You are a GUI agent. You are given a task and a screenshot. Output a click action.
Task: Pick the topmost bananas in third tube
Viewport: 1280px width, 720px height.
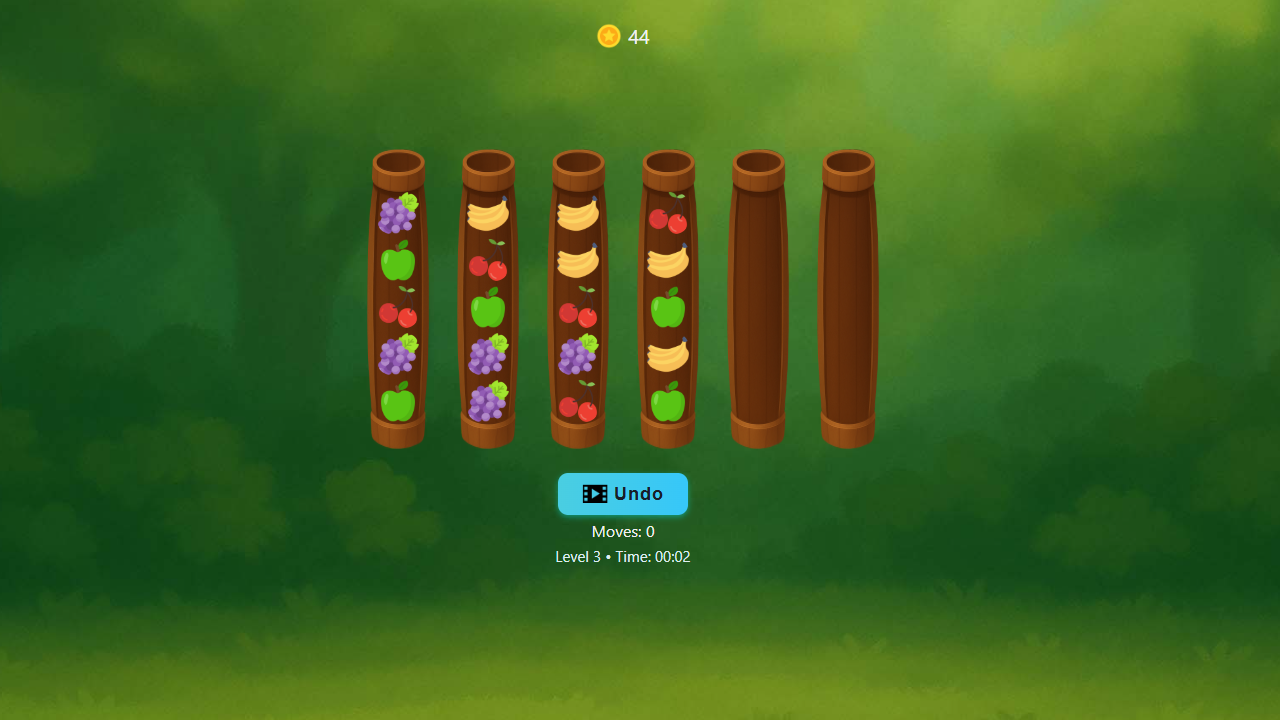coord(578,214)
